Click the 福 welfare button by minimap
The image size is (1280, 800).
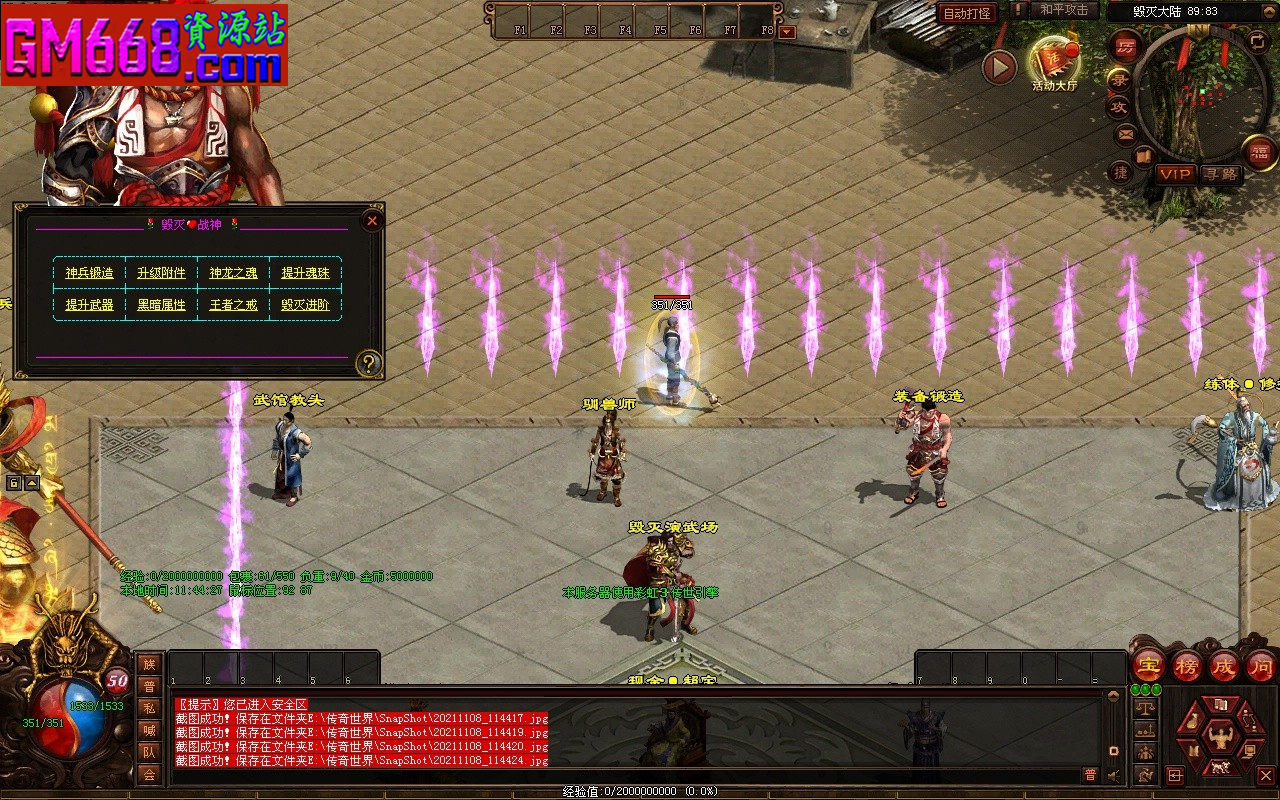point(1259,152)
